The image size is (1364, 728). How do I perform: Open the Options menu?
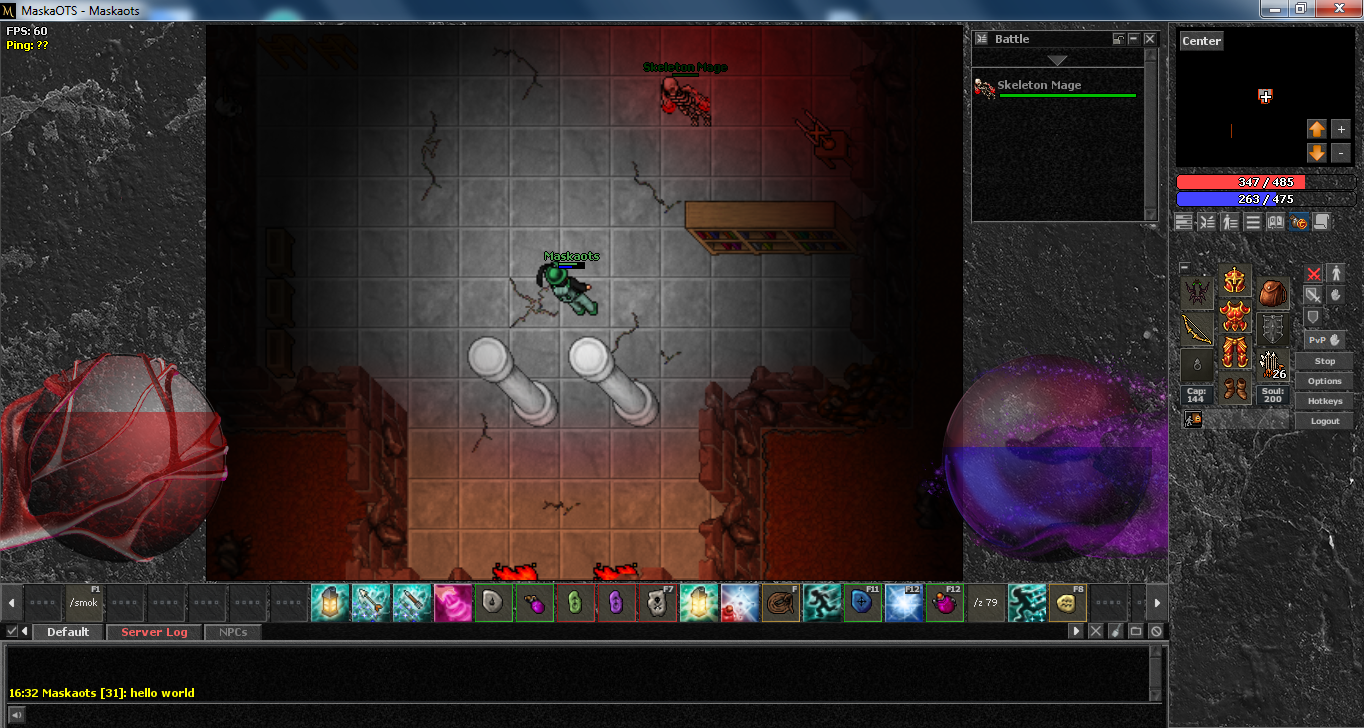(x=1325, y=381)
